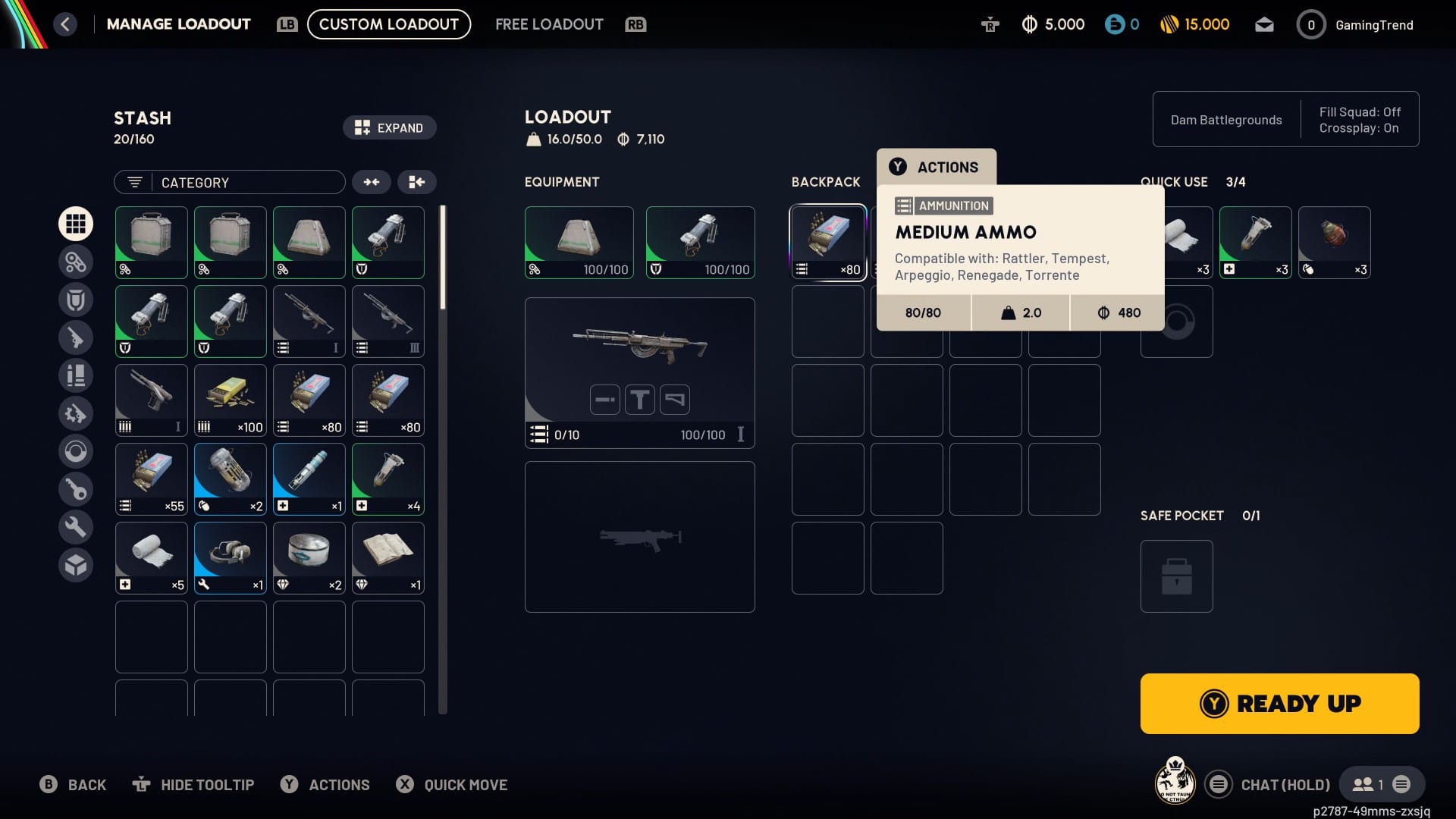The image size is (1456, 819).
Task: Switch to the Free Loadout tab
Action: click(x=548, y=24)
